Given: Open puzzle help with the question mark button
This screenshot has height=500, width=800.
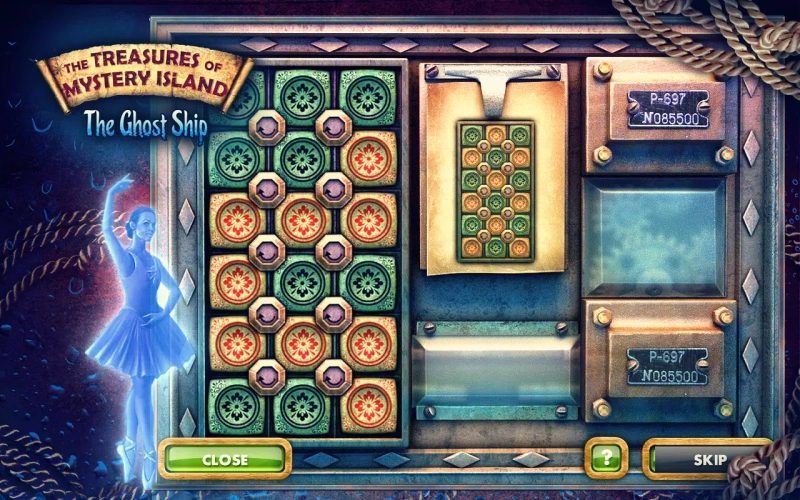Looking at the screenshot, I should (x=606, y=459).
